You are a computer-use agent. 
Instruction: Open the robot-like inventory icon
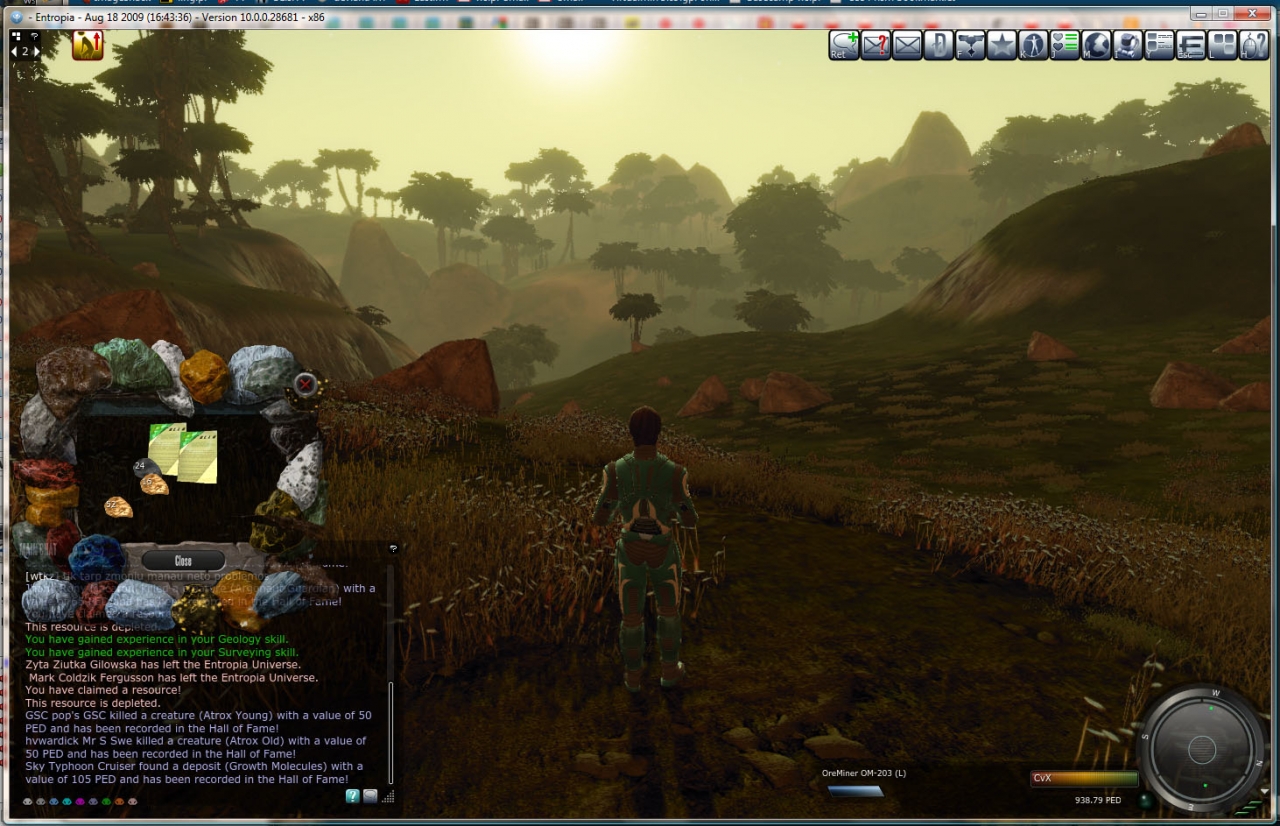coord(1128,45)
